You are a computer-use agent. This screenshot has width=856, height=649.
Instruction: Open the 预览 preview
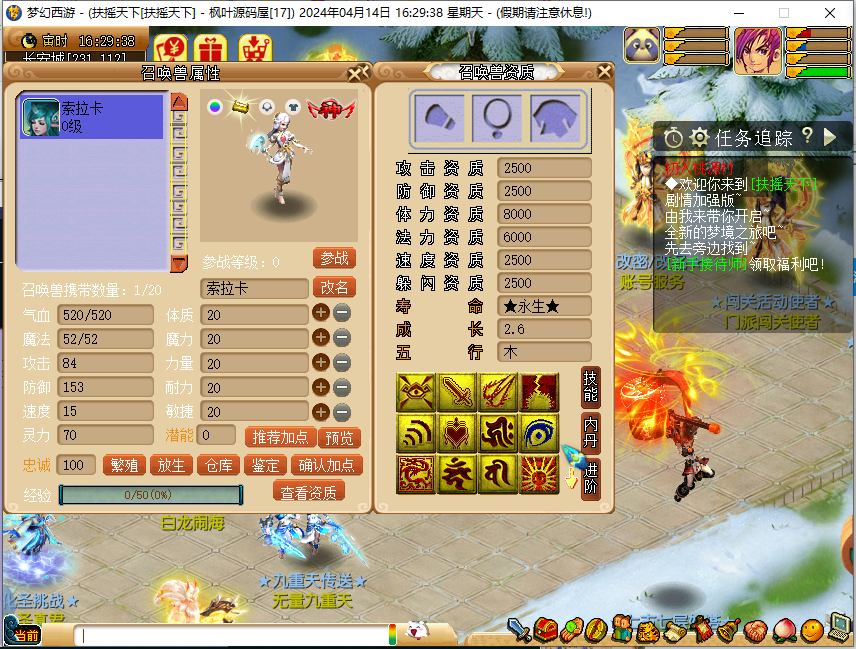[x=338, y=437]
